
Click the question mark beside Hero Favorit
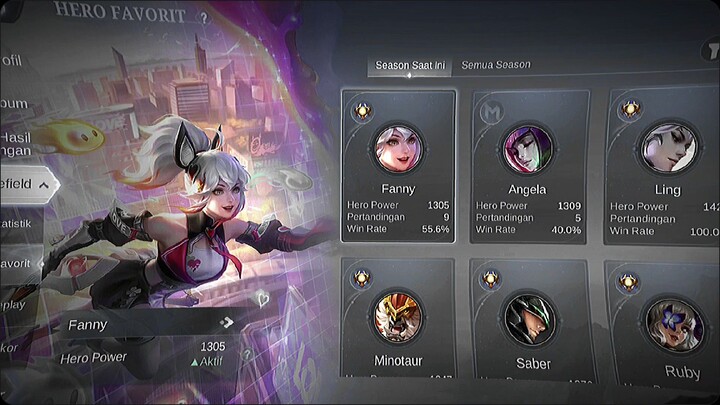pyautogui.click(x=203, y=17)
